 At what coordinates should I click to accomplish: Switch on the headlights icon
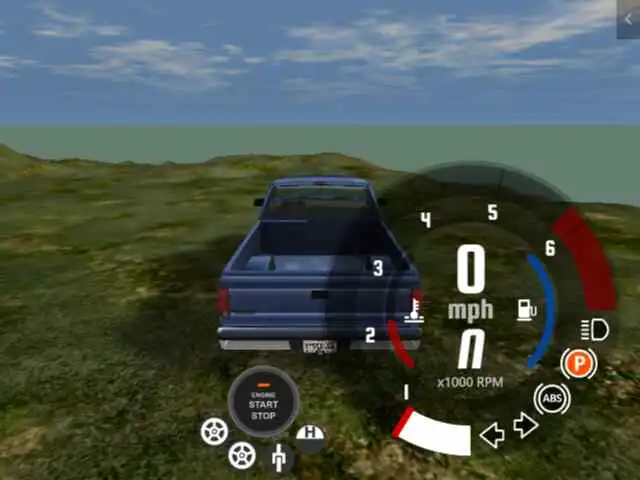tap(594, 328)
